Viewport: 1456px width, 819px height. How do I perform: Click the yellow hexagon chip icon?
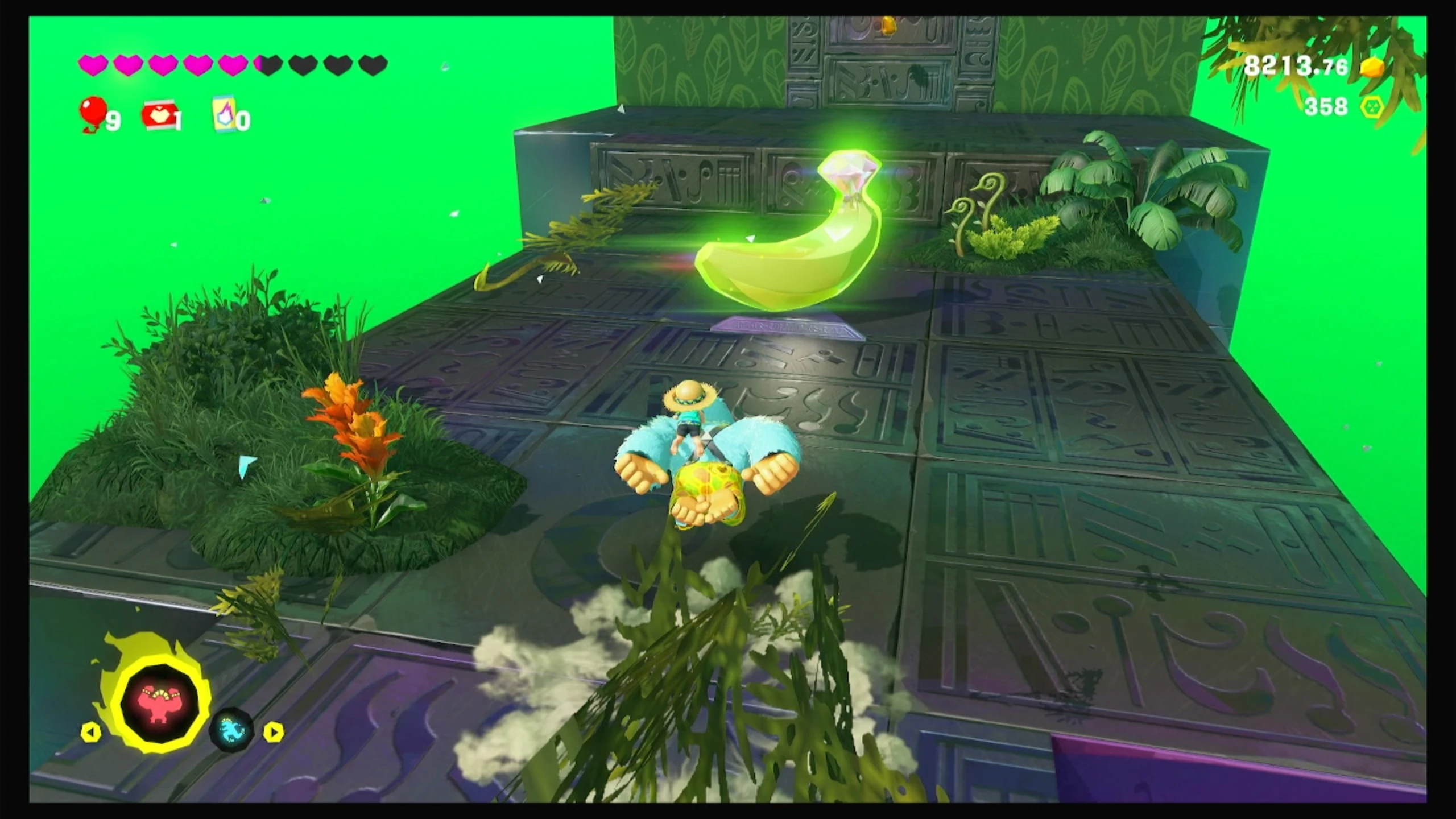click(x=1372, y=106)
